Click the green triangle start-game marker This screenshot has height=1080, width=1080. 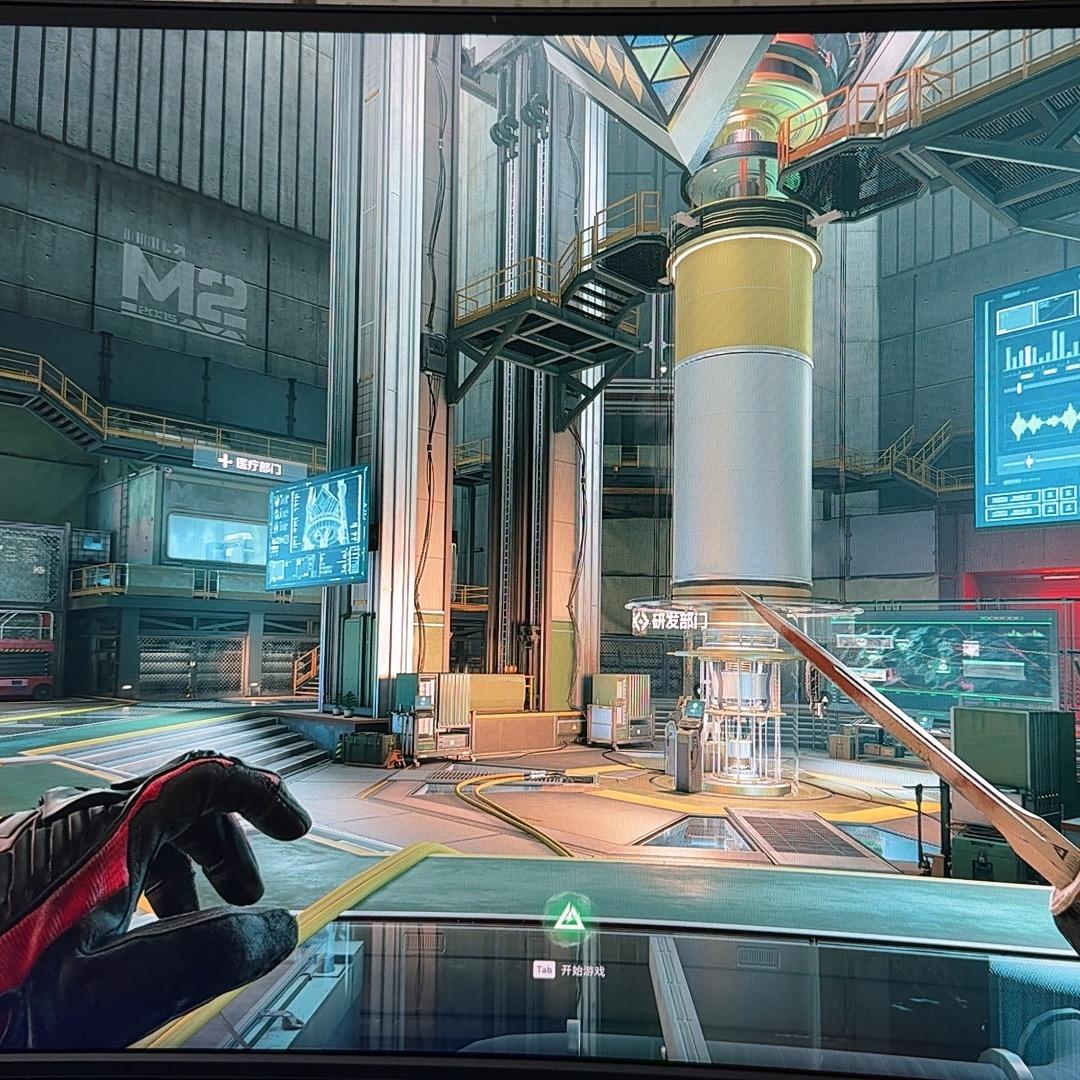pyautogui.click(x=568, y=917)
